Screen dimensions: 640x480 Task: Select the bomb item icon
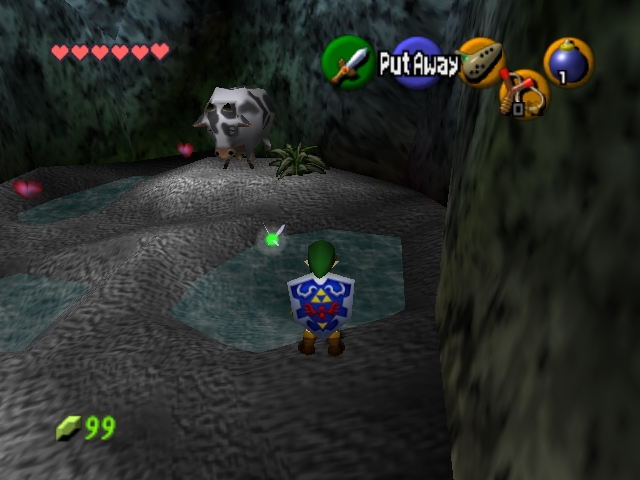point(568,62)
